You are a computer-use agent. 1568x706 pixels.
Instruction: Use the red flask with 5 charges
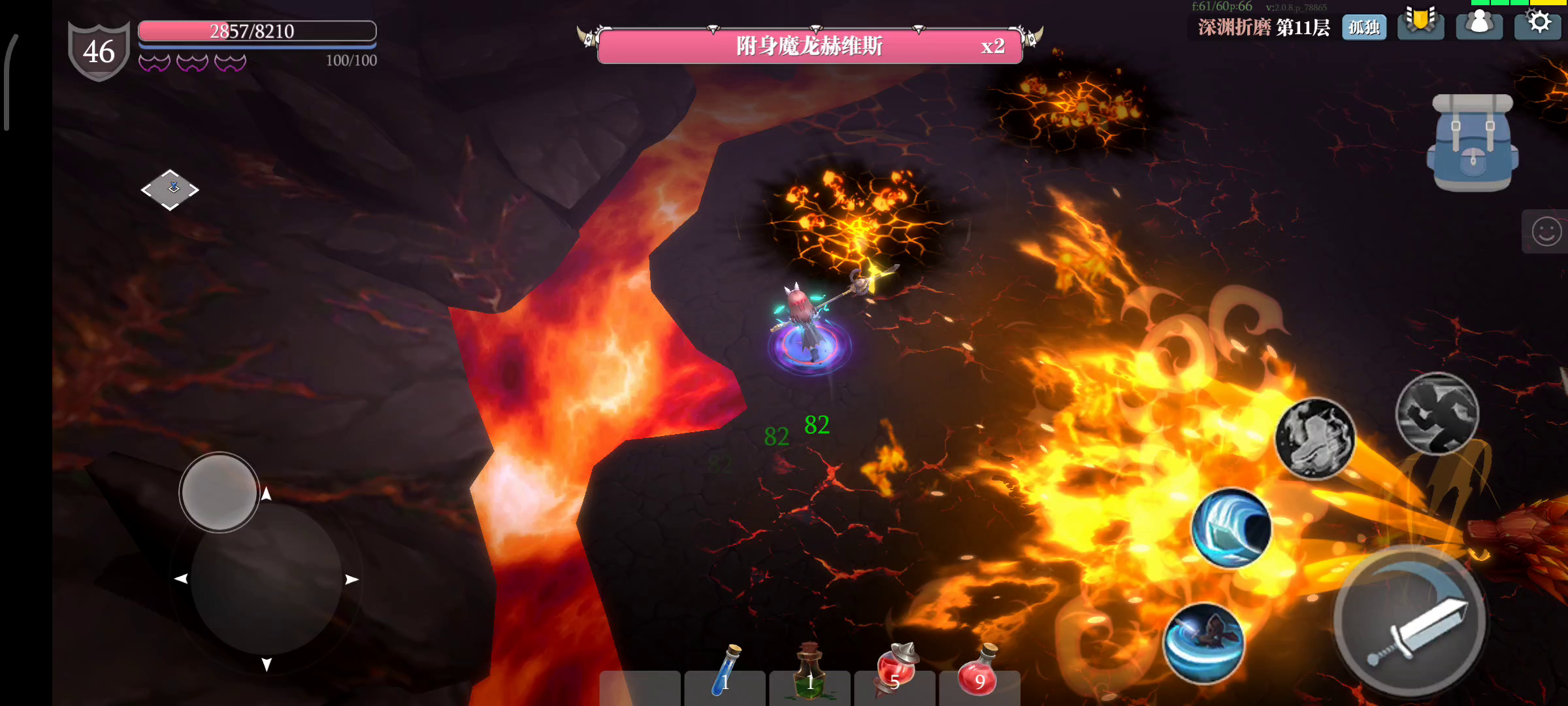click(x=895, y=672)
